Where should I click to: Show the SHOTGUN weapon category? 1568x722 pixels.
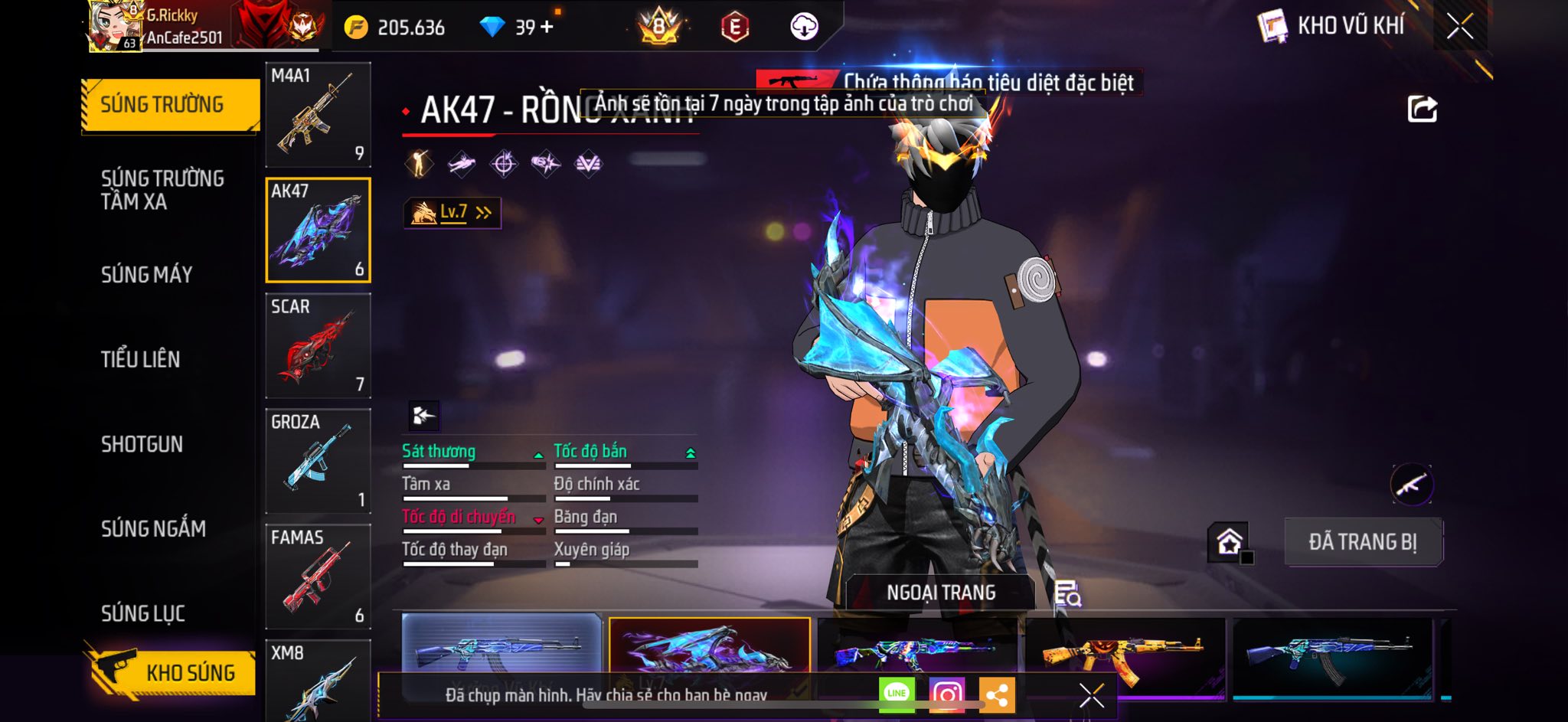click(x=142, y=444)
